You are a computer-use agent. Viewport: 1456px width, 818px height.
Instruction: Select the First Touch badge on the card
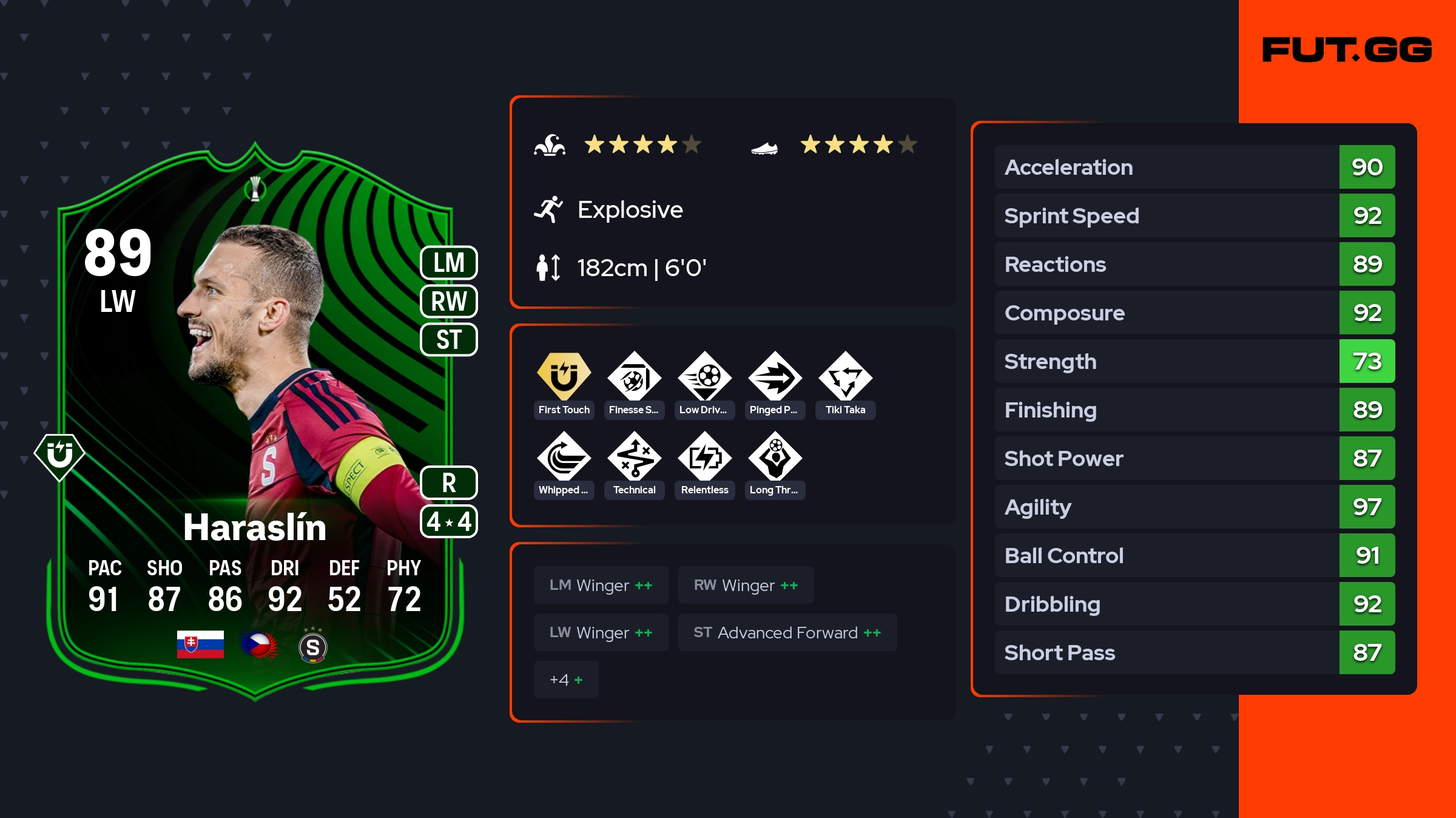click(59, 456)
